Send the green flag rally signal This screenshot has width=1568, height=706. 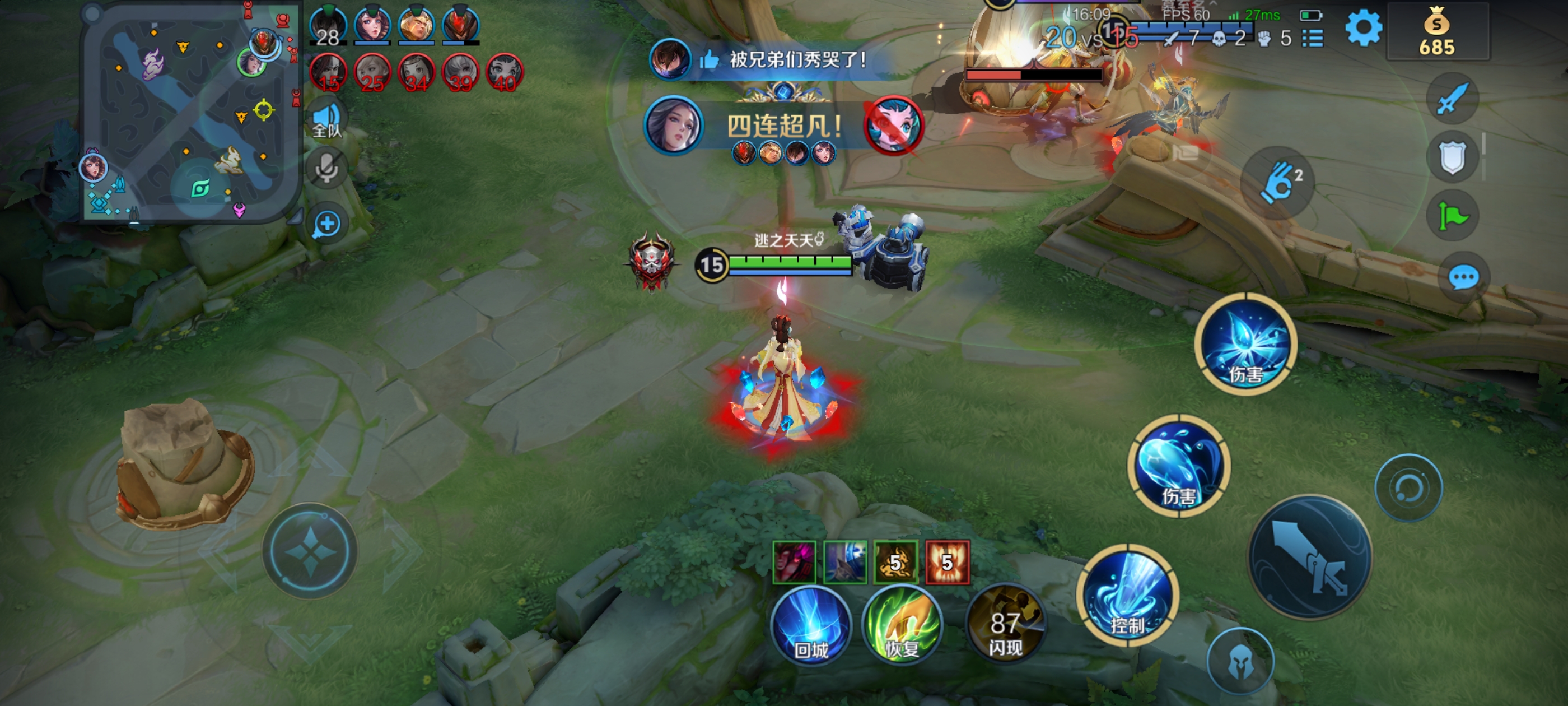point(1452,216)
